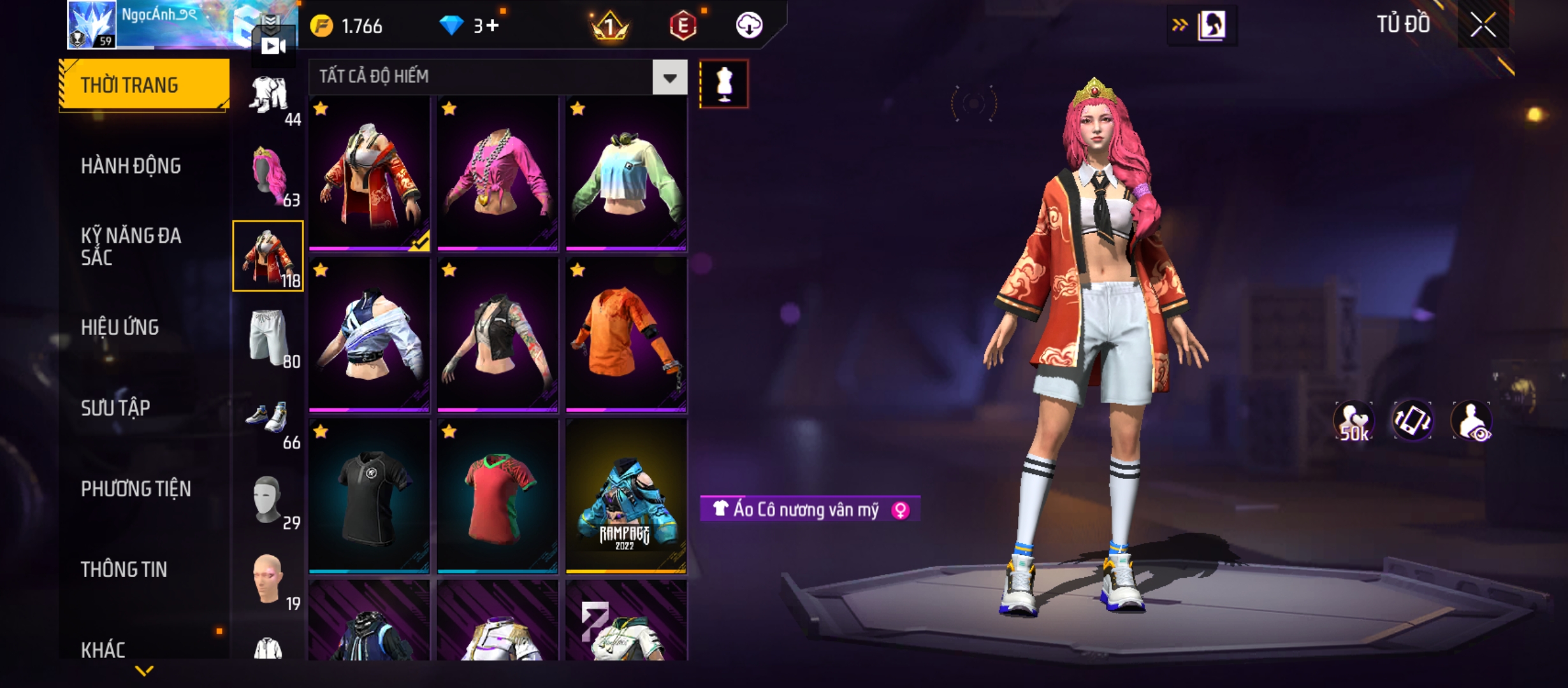The width and height of the screenshot is (1568, 688).
Task: Select the white shorts category icon
Action: tap(269, 338)
